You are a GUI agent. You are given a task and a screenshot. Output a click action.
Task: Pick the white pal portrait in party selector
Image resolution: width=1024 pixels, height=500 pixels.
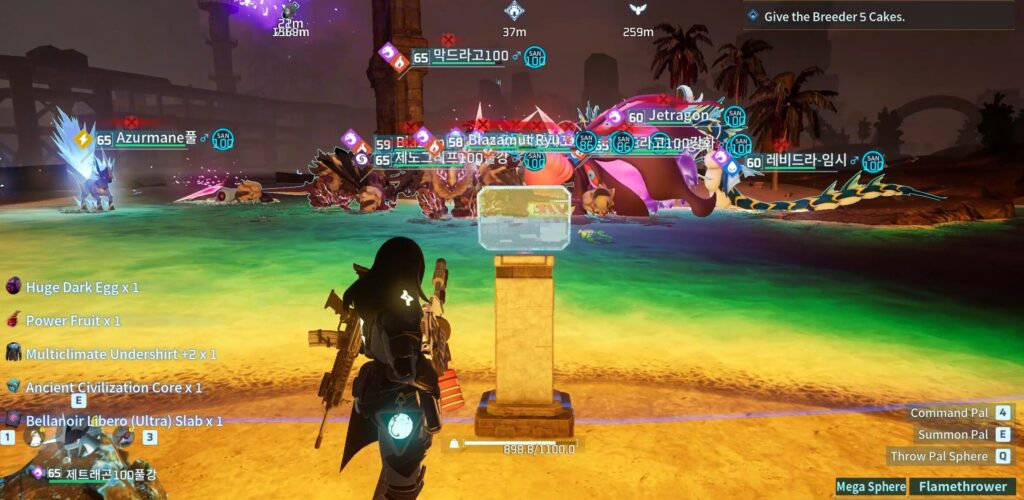click(36, 436)
